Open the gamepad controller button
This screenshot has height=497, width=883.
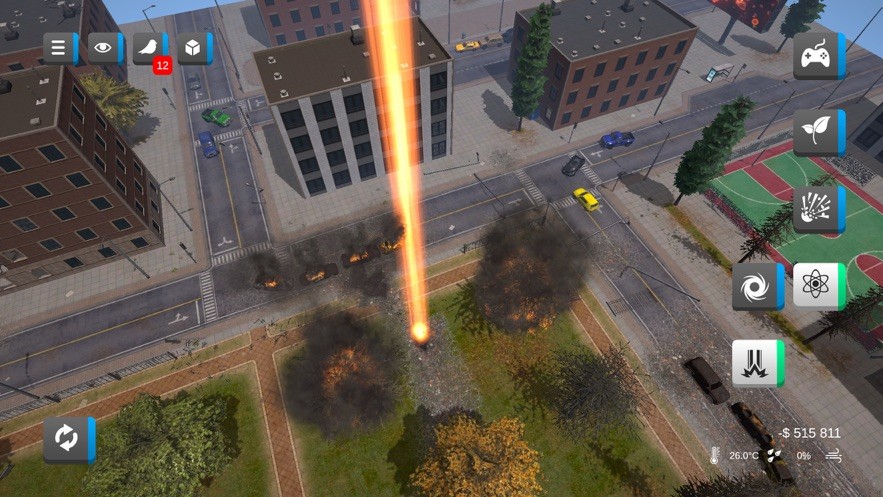pyautogui.click(x=817, y=55)
